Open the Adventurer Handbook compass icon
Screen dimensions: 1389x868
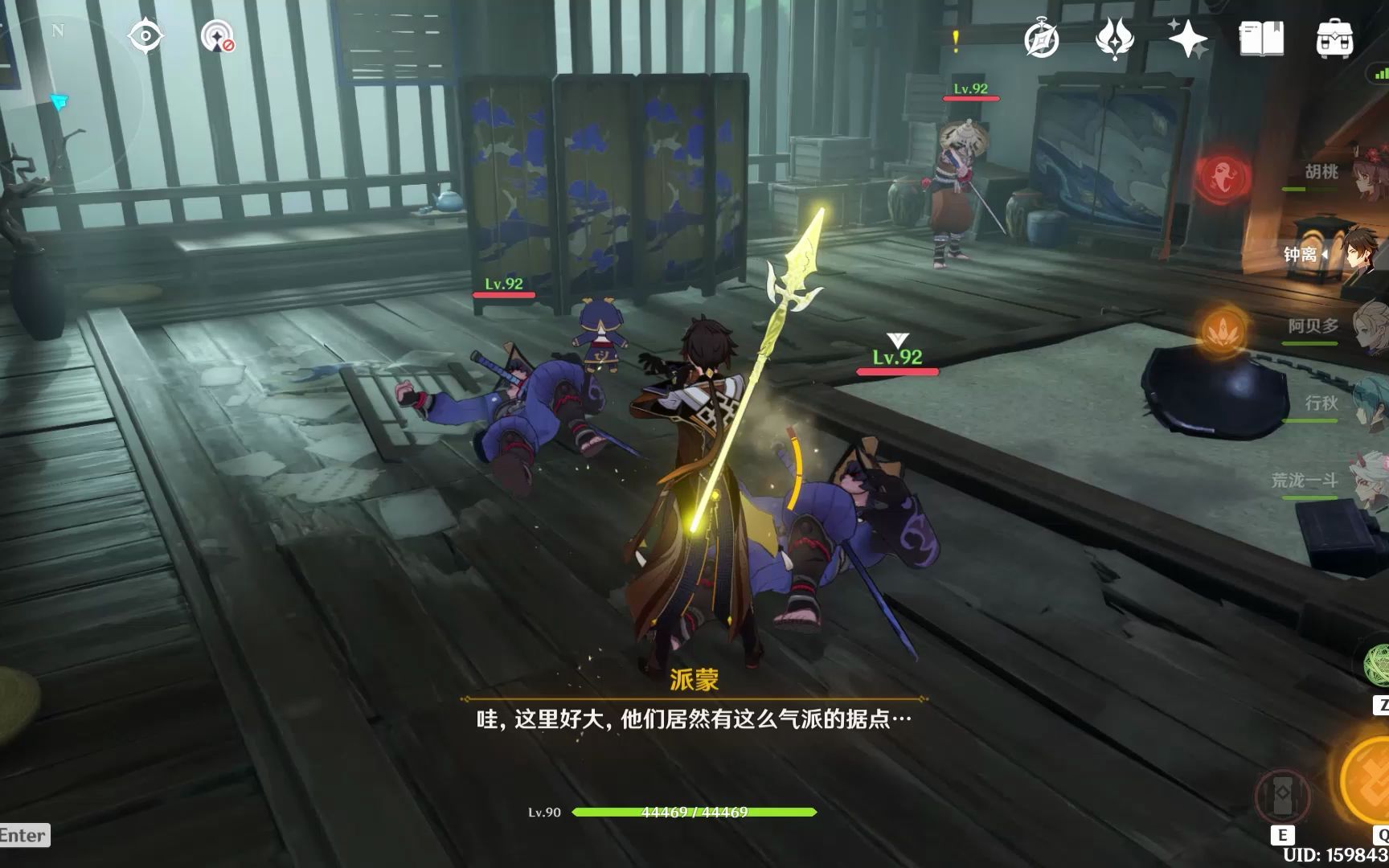tap(1043, 39)
